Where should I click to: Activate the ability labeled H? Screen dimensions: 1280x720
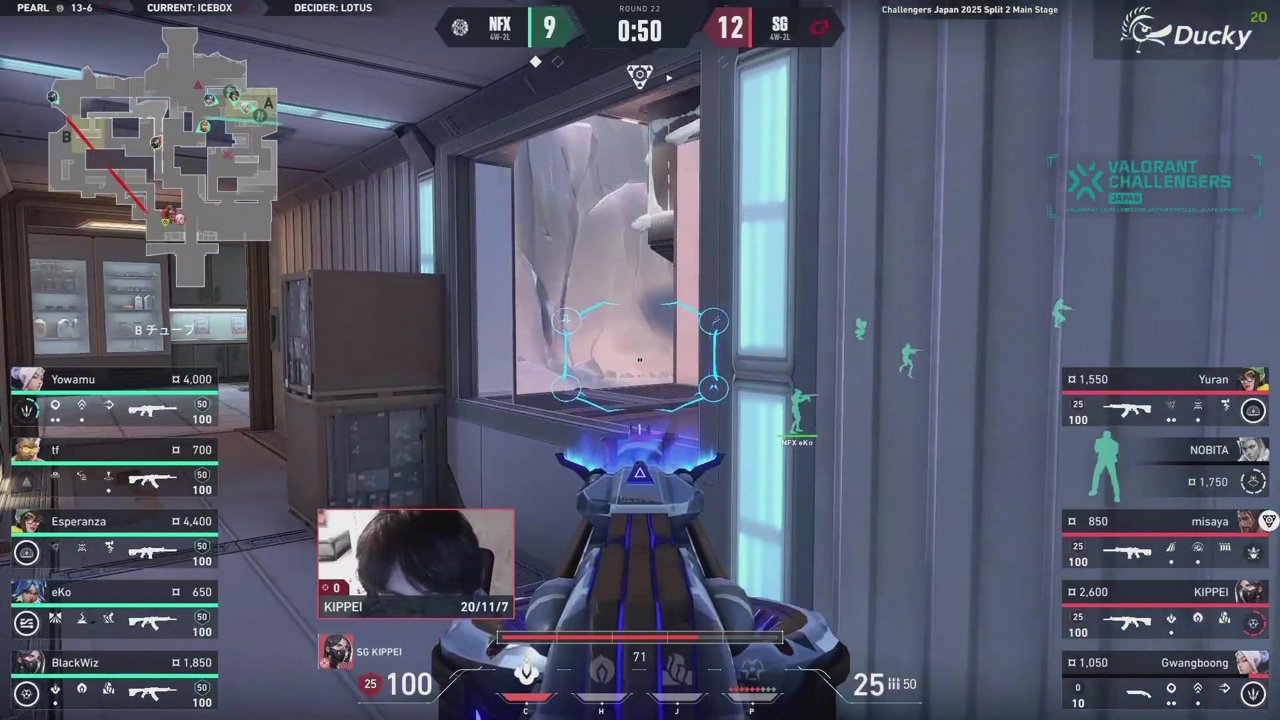[x=601, y=674]
